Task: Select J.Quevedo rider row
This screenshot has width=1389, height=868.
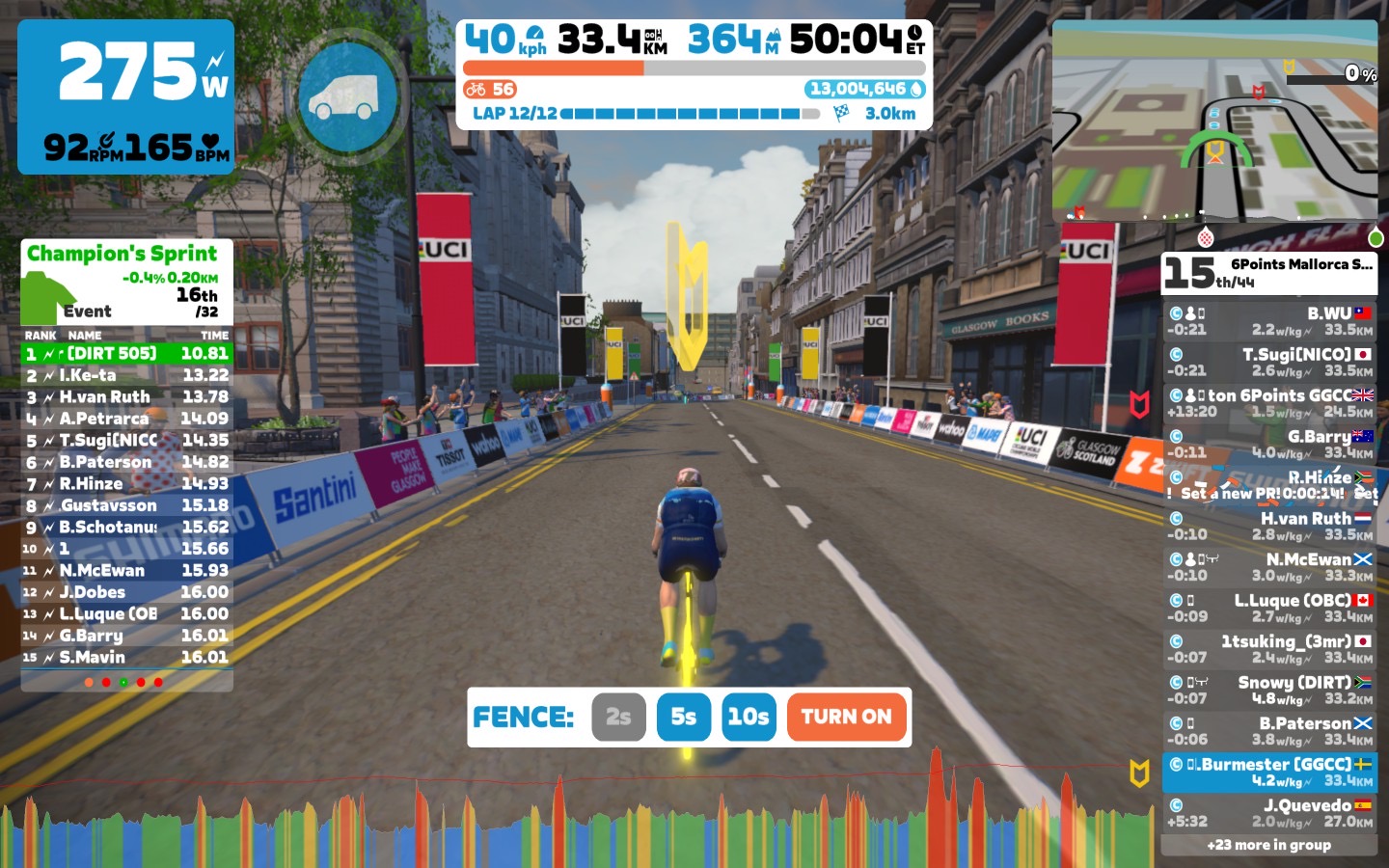Action: click(x=1269, y=813)
